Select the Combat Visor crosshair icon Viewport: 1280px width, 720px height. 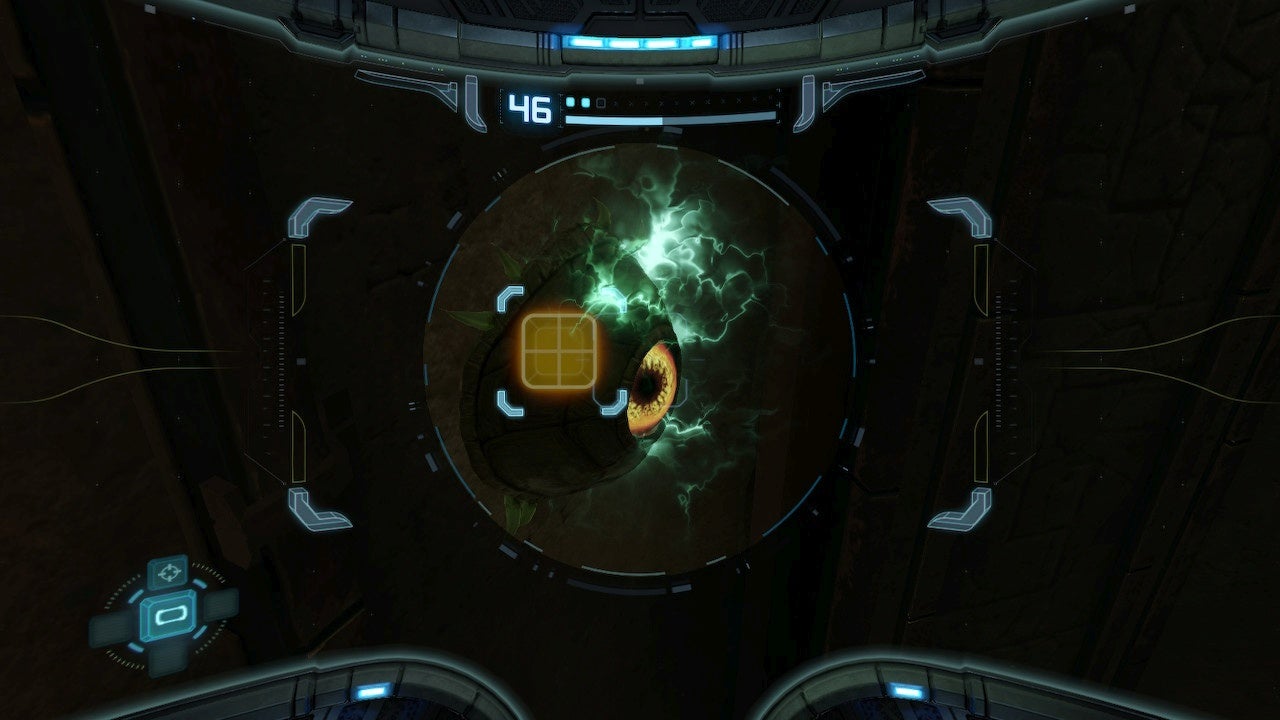point(168,571)
